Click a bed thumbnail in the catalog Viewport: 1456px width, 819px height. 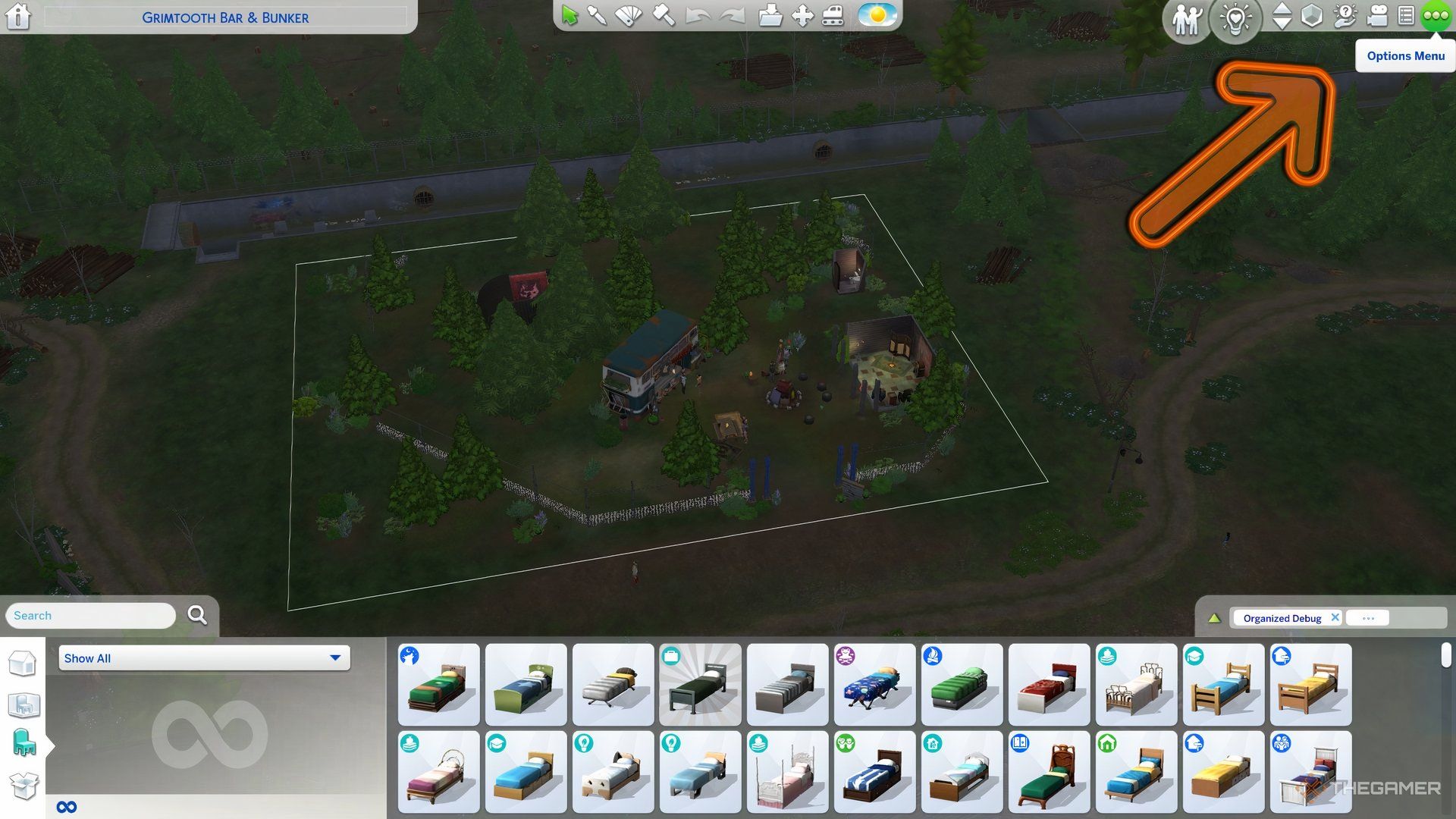[x=438, y=684]
